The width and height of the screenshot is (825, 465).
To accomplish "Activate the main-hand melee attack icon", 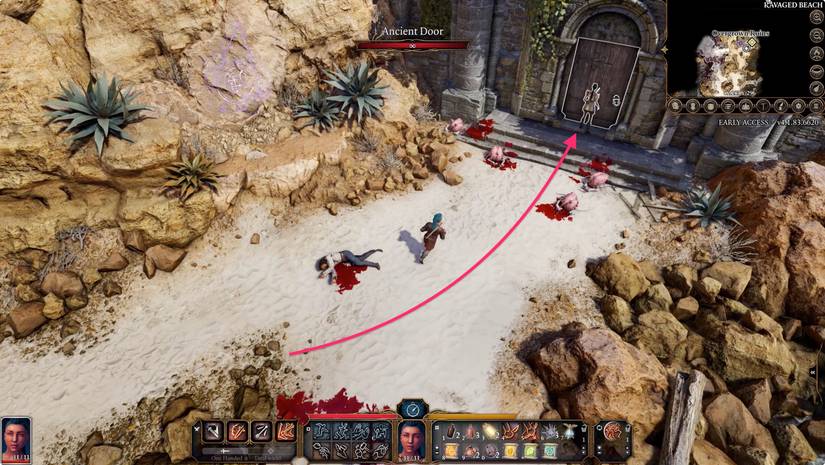I will tap(213, 431).
